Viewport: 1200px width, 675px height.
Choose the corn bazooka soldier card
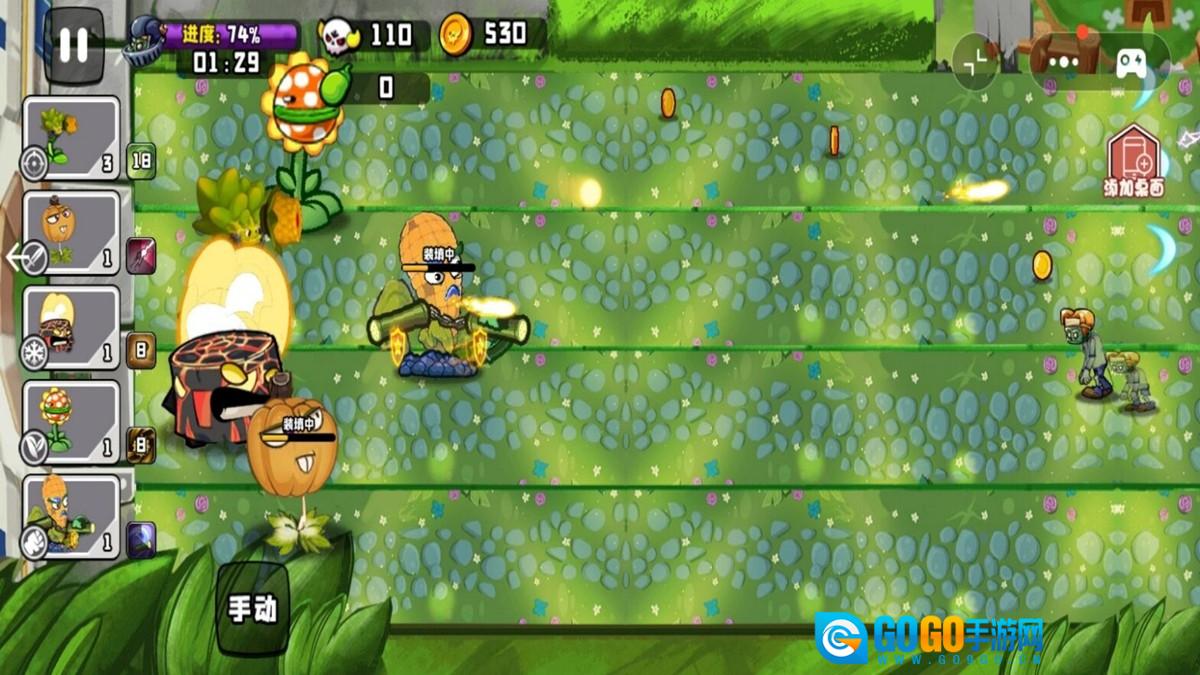[70, 515]
